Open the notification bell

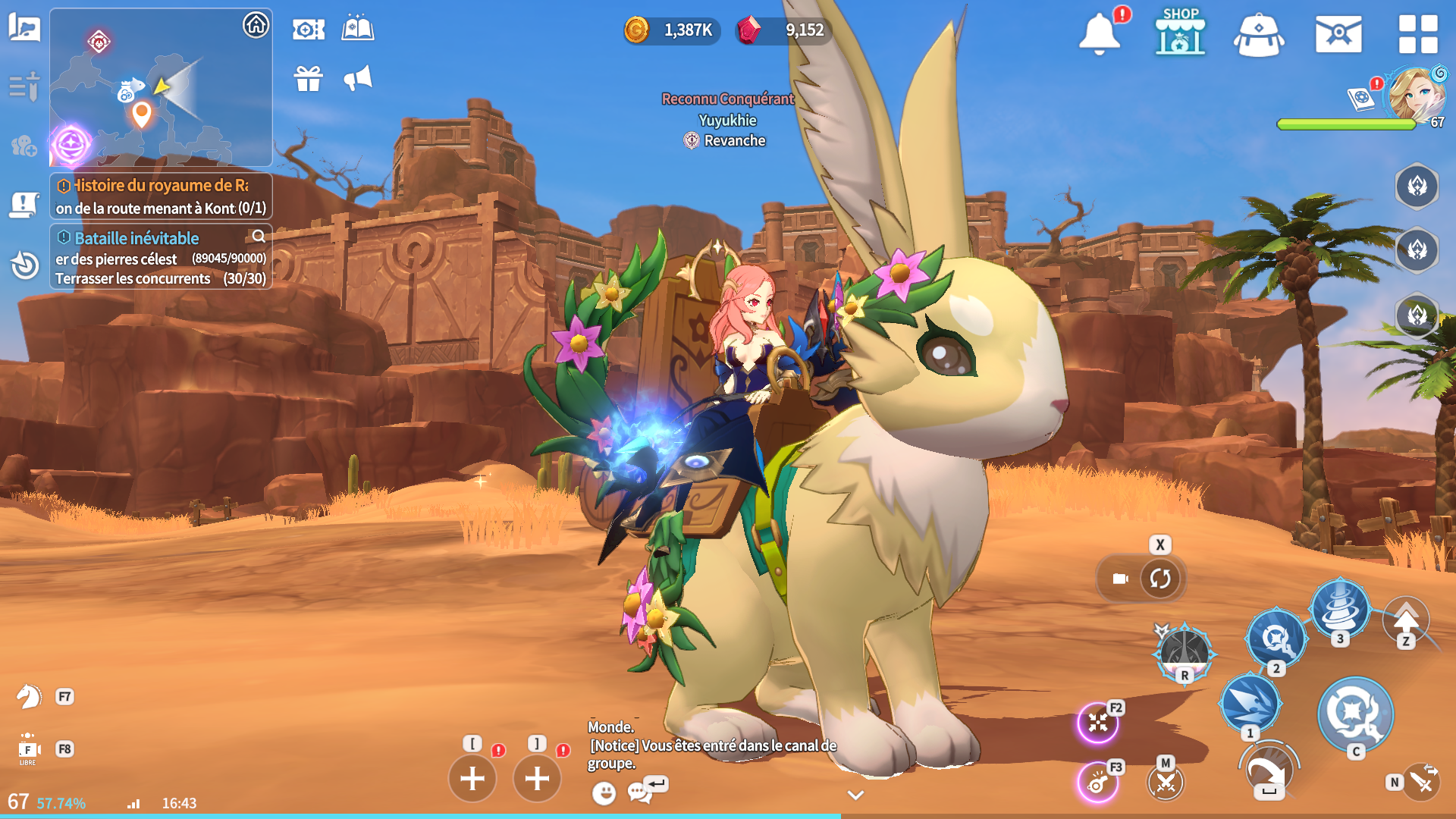click(1099, 34)
